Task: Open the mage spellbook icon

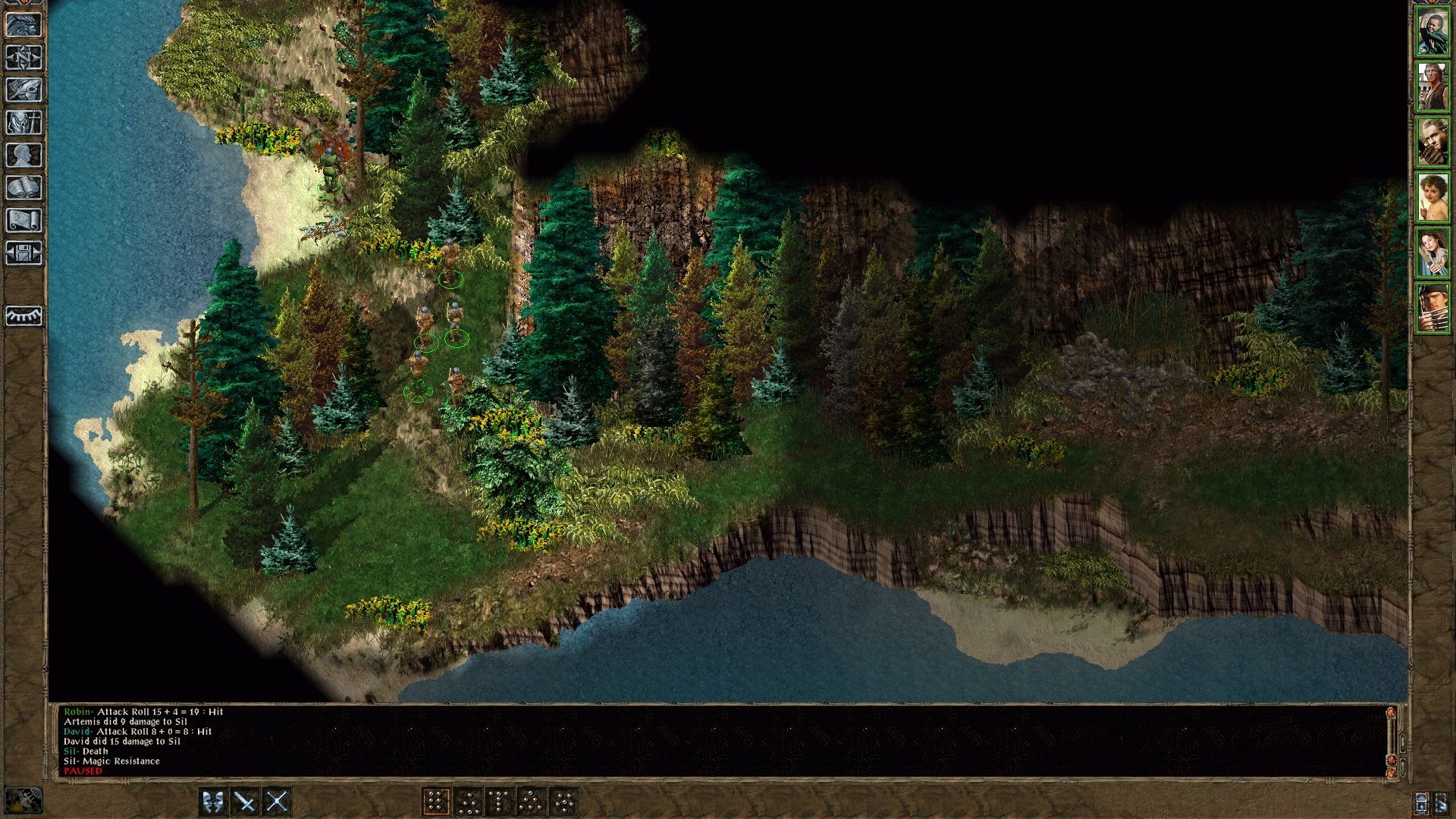Action: (x=24, y=188)
